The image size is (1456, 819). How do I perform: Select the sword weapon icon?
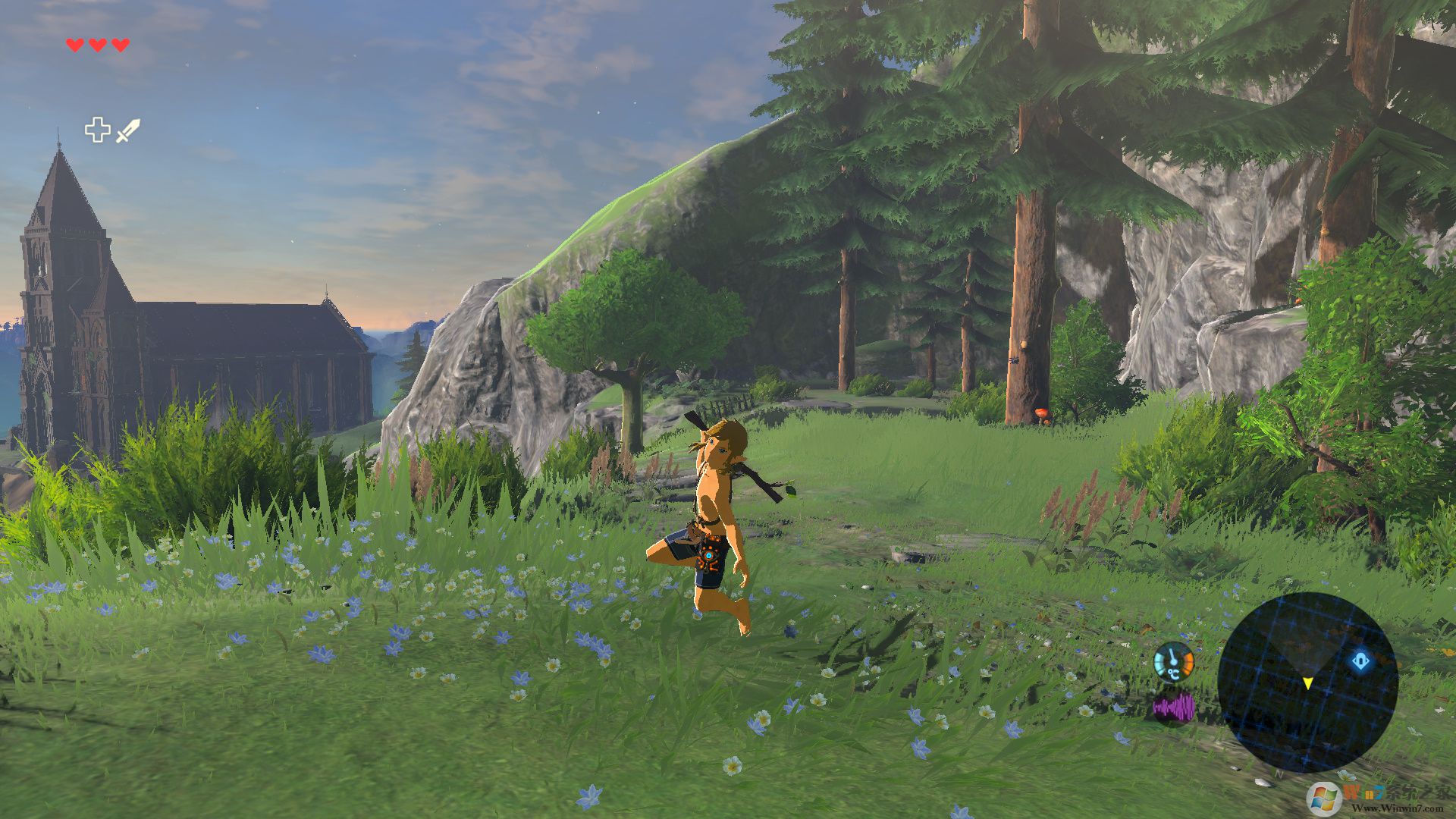pyautogui.click(x=128, y=130)
